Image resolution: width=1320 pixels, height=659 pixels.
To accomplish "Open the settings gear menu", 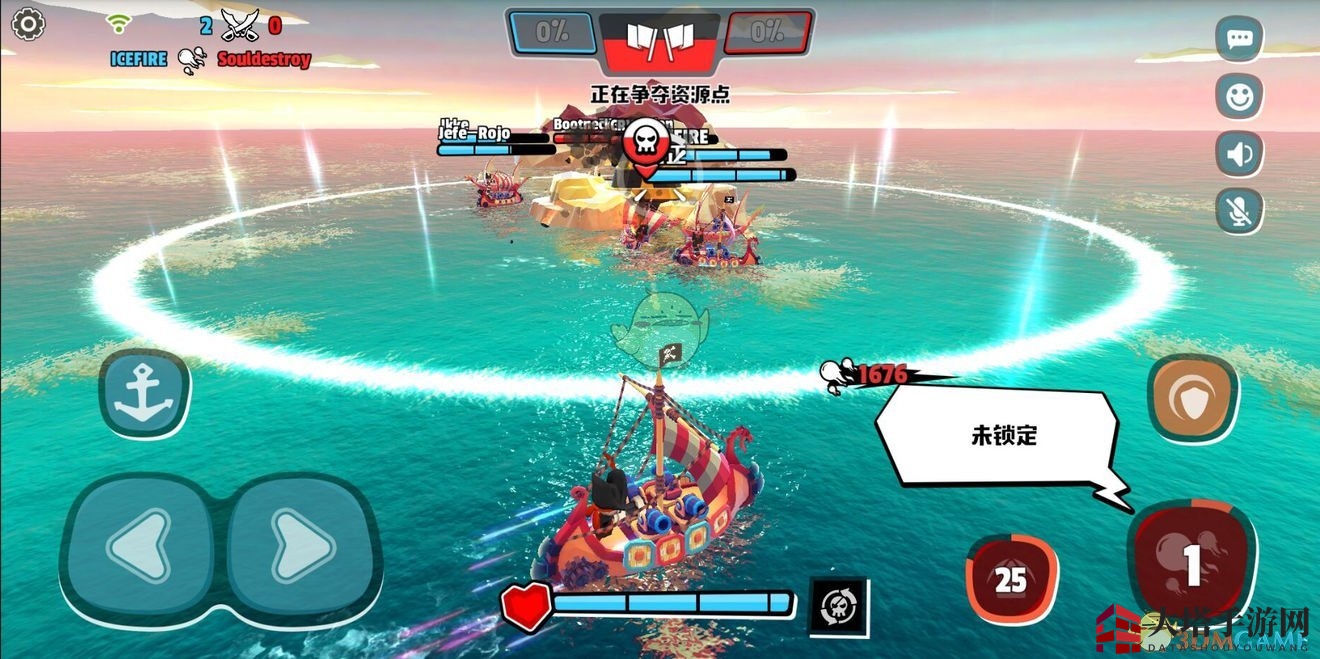I will (x=27, y=24).
